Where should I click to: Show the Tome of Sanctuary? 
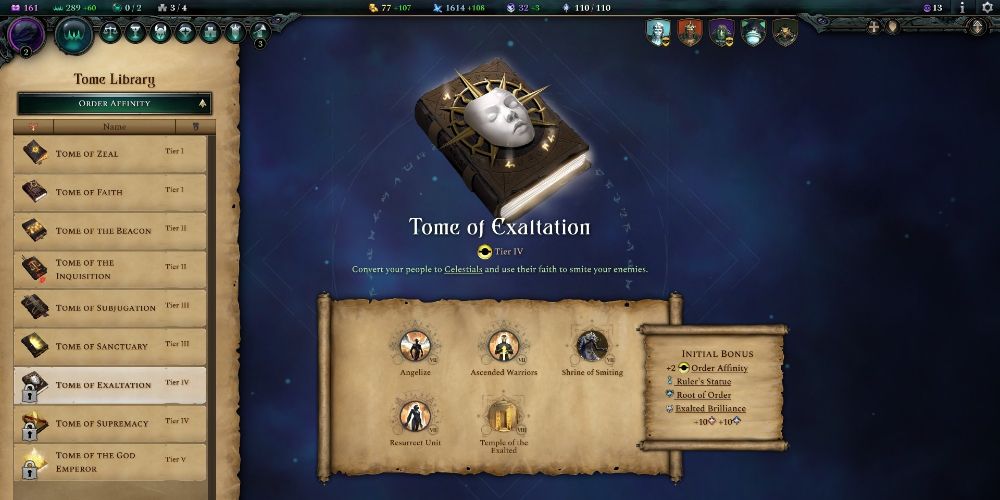click(x=110, y=346)
